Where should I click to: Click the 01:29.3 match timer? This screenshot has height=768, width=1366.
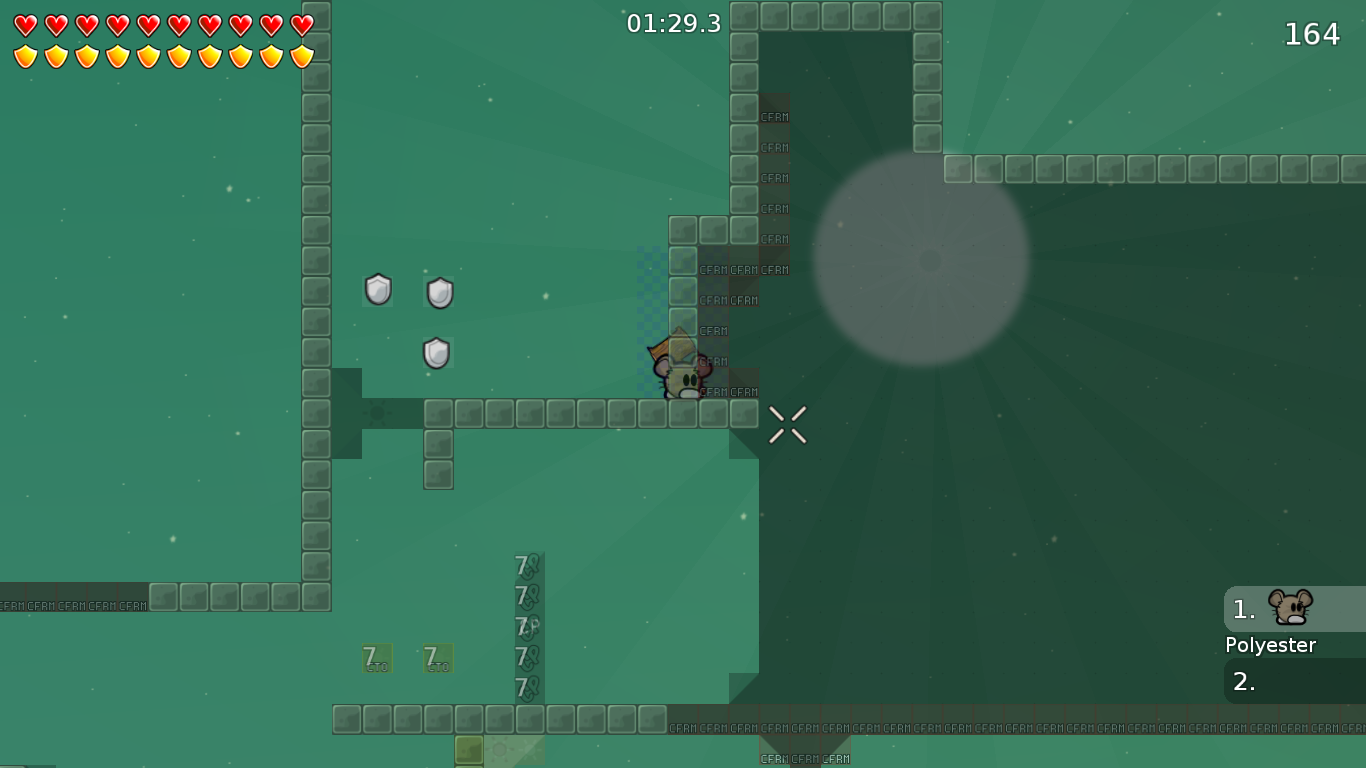point(672,24)
